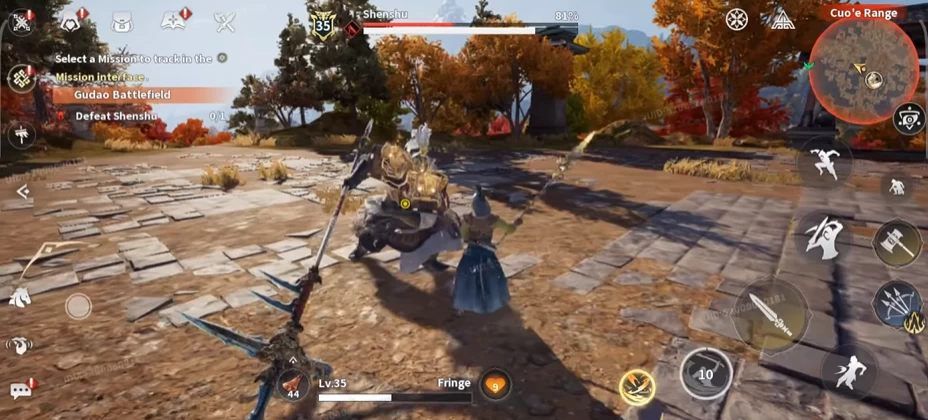Tap the crossed weapons icon in top-left corner

pos(21,20)
